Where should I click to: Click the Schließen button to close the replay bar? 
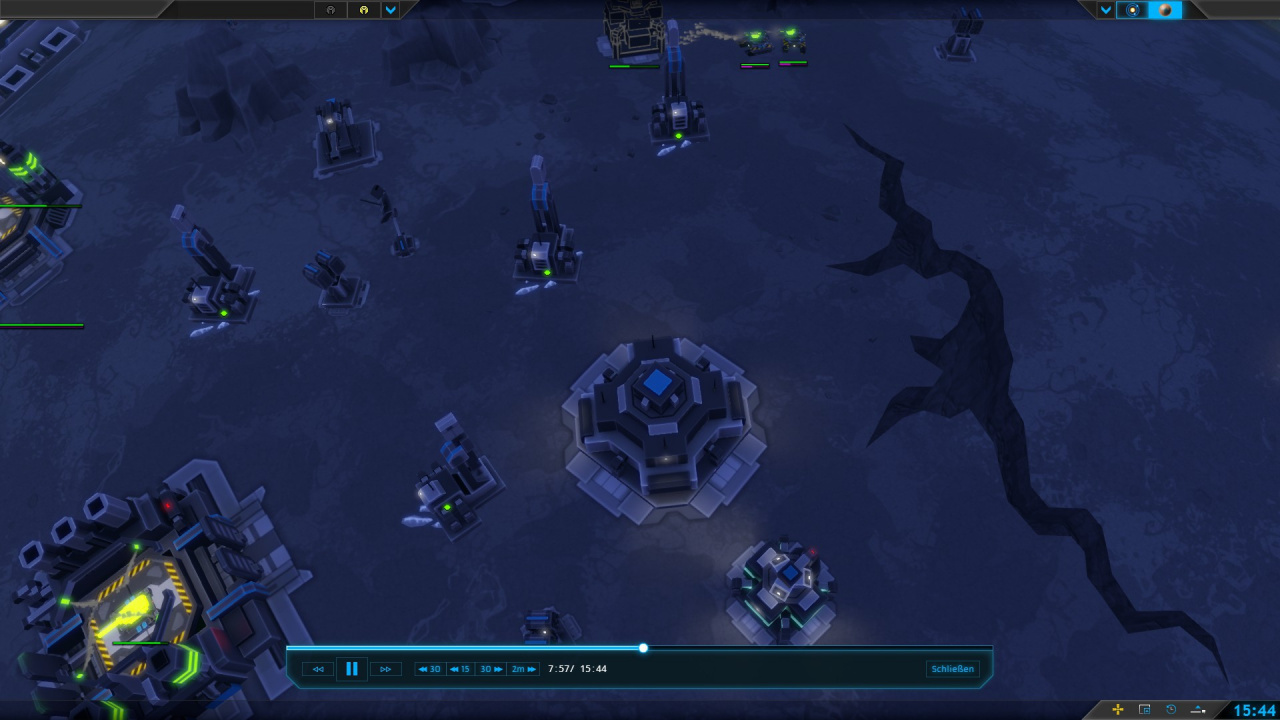(x=952, y=669)
